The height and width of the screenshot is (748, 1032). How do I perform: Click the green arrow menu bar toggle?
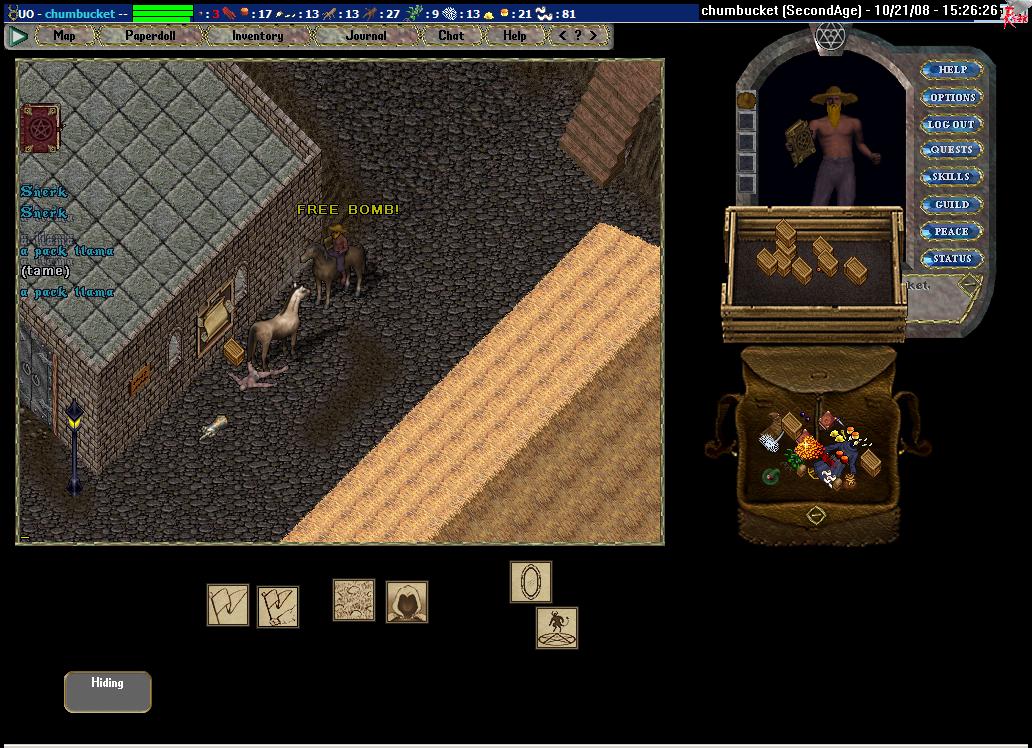(x=18, y=36)
